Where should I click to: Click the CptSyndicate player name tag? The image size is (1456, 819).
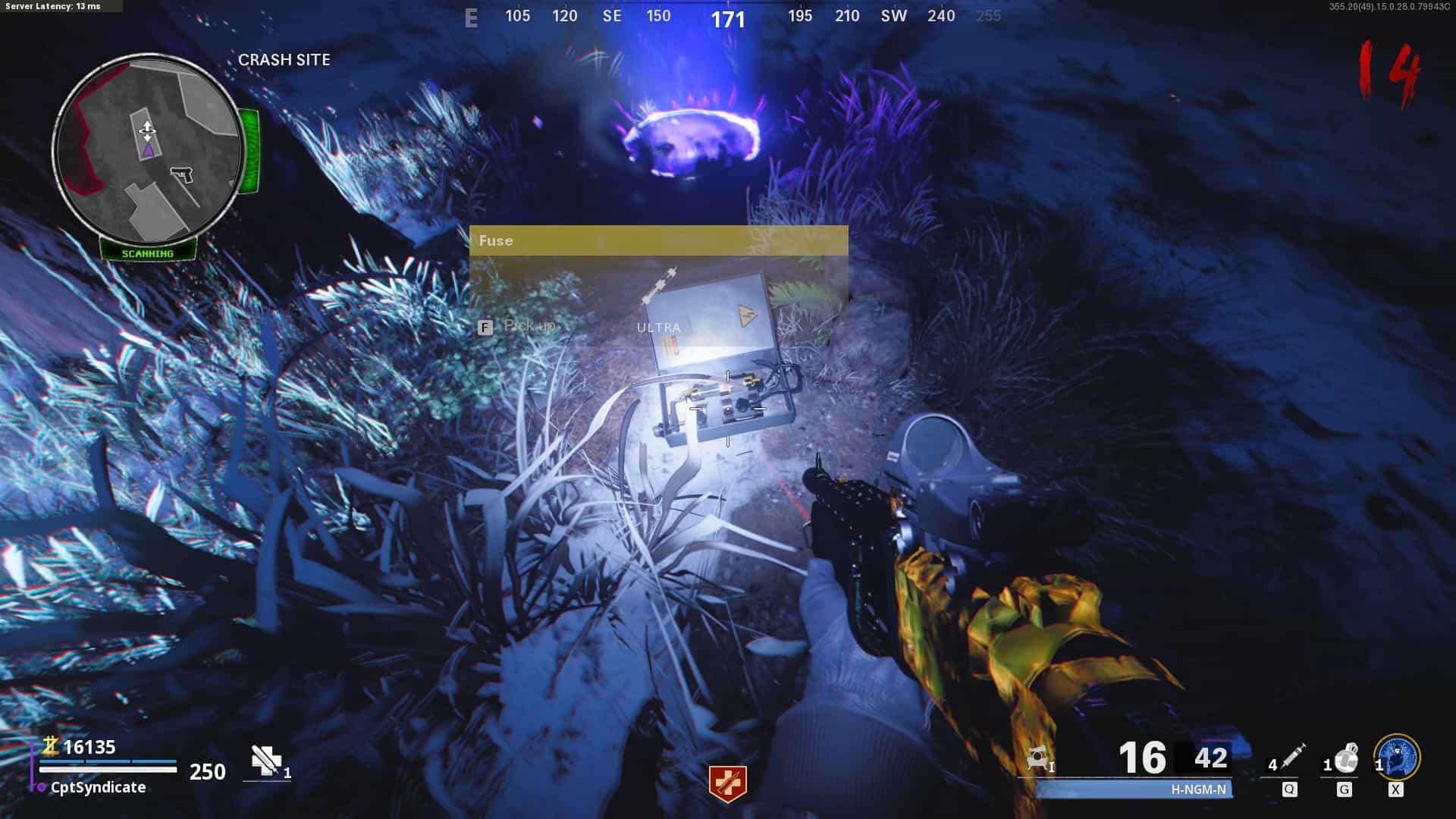pyautogui.click(x=98, y=787)
